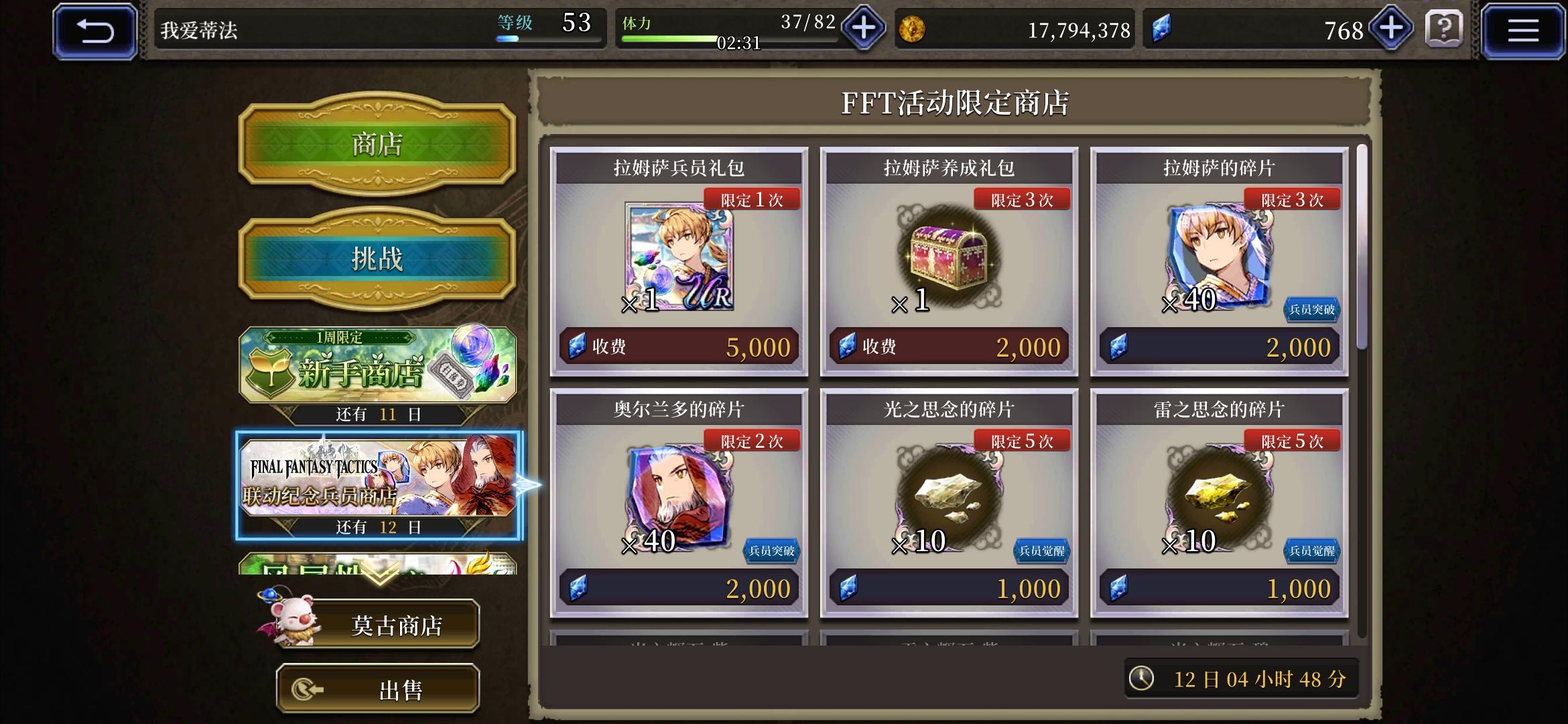Screen dimensions: 1568x724
Task: Open the hamburger main menu
Action: 1522,31
